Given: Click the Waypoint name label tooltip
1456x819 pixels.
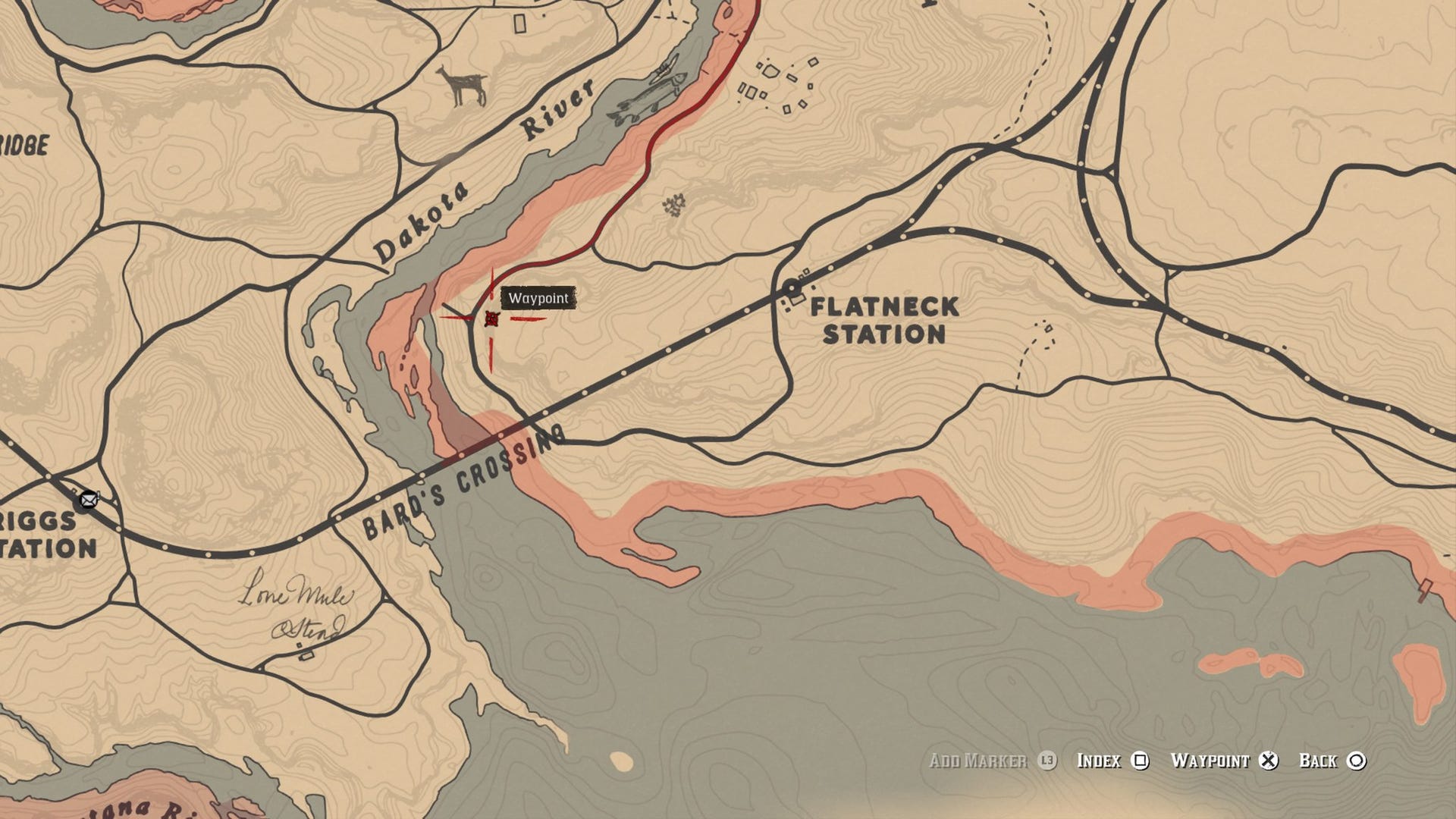Looking at the screenshot, I should tap(538, 298).
